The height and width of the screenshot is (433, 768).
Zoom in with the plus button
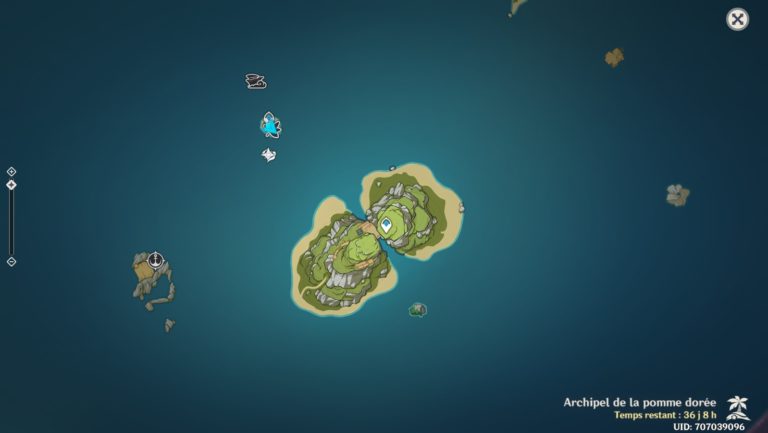[11, 172]
